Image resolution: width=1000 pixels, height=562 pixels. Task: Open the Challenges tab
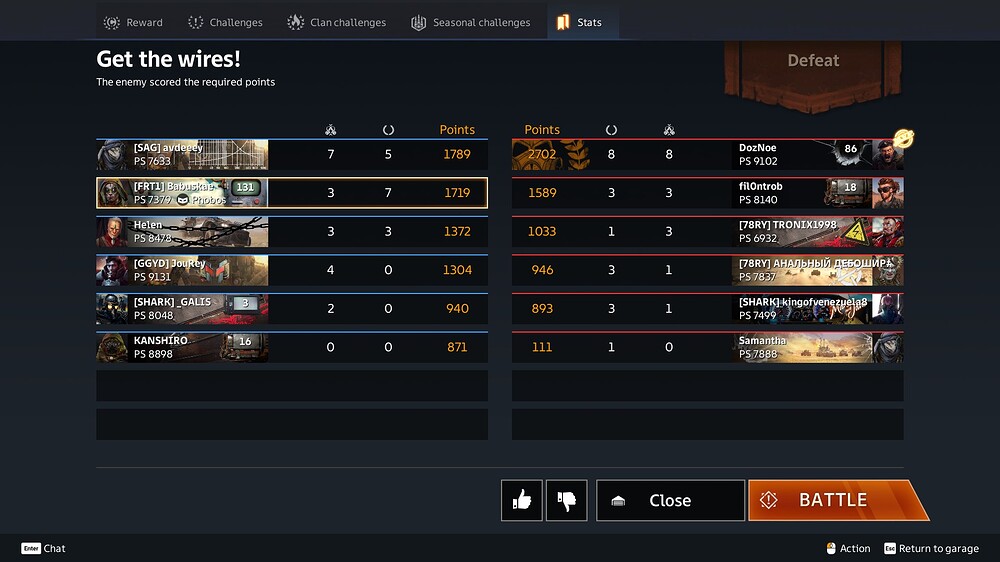225,22
